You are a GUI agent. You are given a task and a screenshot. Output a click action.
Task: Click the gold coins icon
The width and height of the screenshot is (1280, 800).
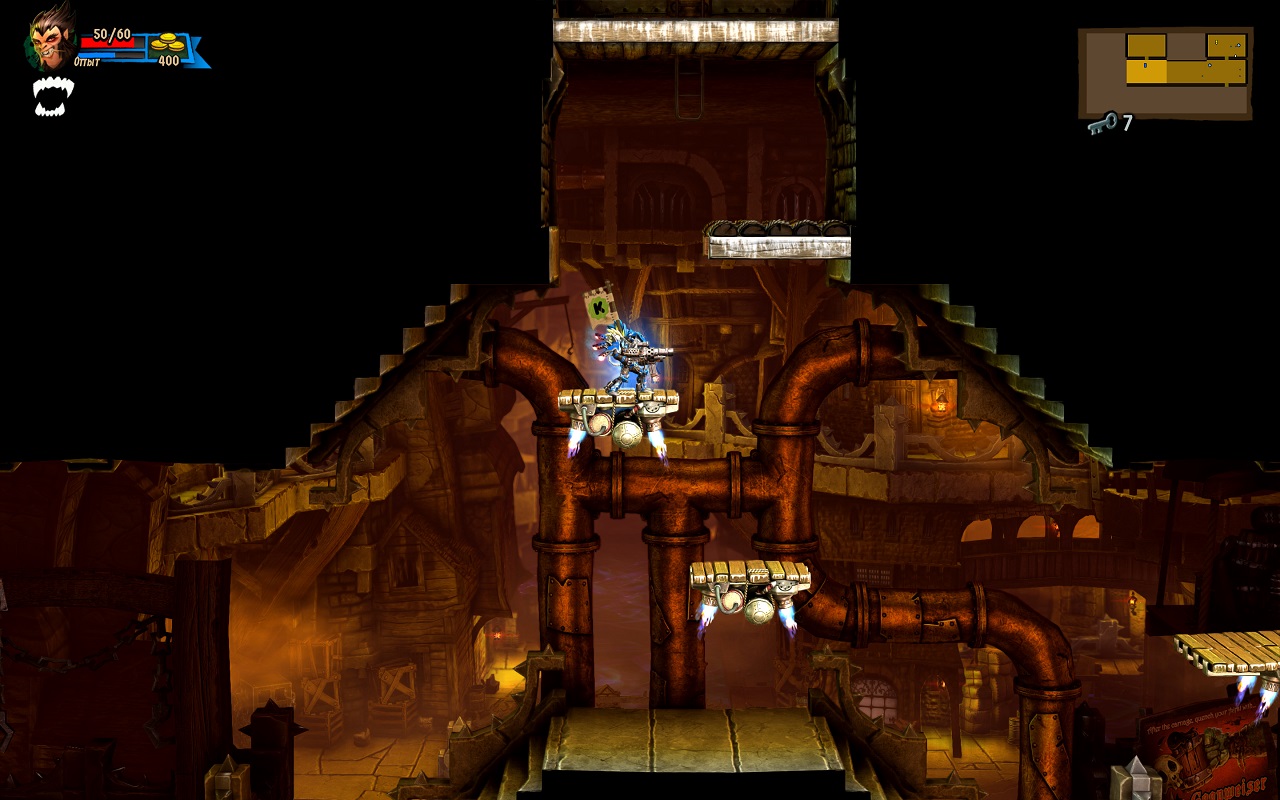tap(167, 42)
